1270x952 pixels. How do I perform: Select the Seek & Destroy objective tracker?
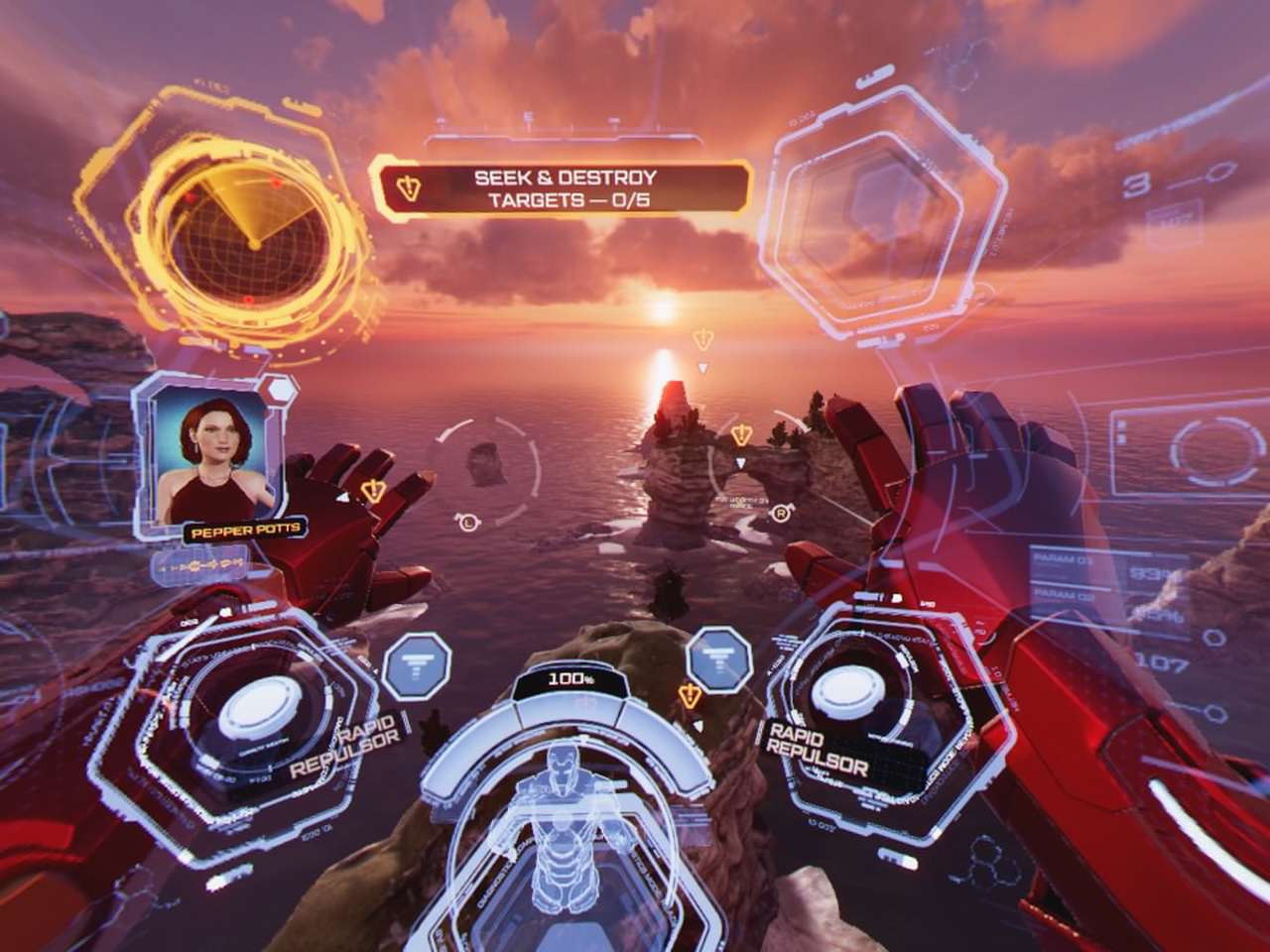(x=563, y=188)
